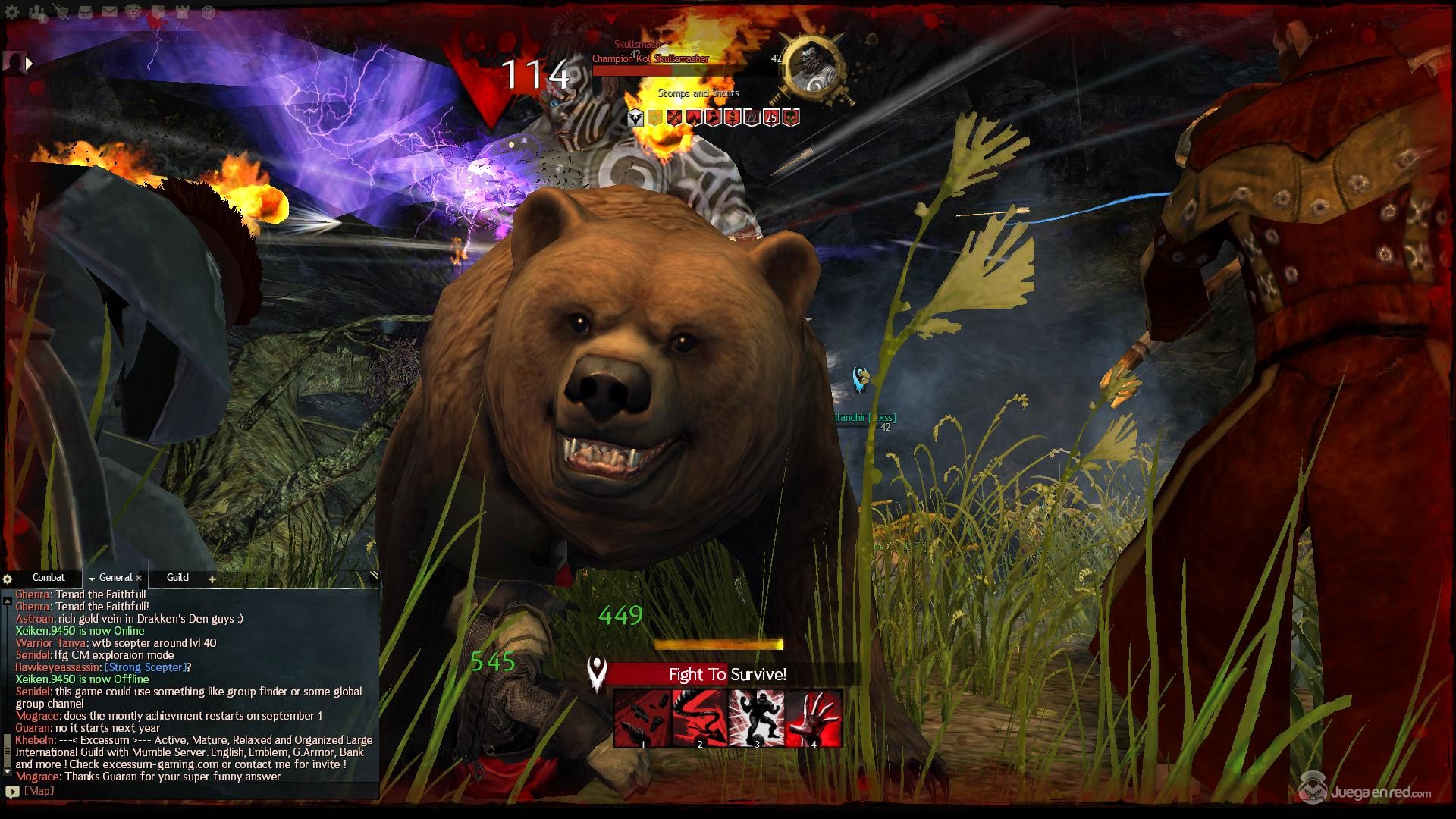The image size is (1456, 819).
Task: Activate the muscular figure downed skill
Action: (756, 718)
